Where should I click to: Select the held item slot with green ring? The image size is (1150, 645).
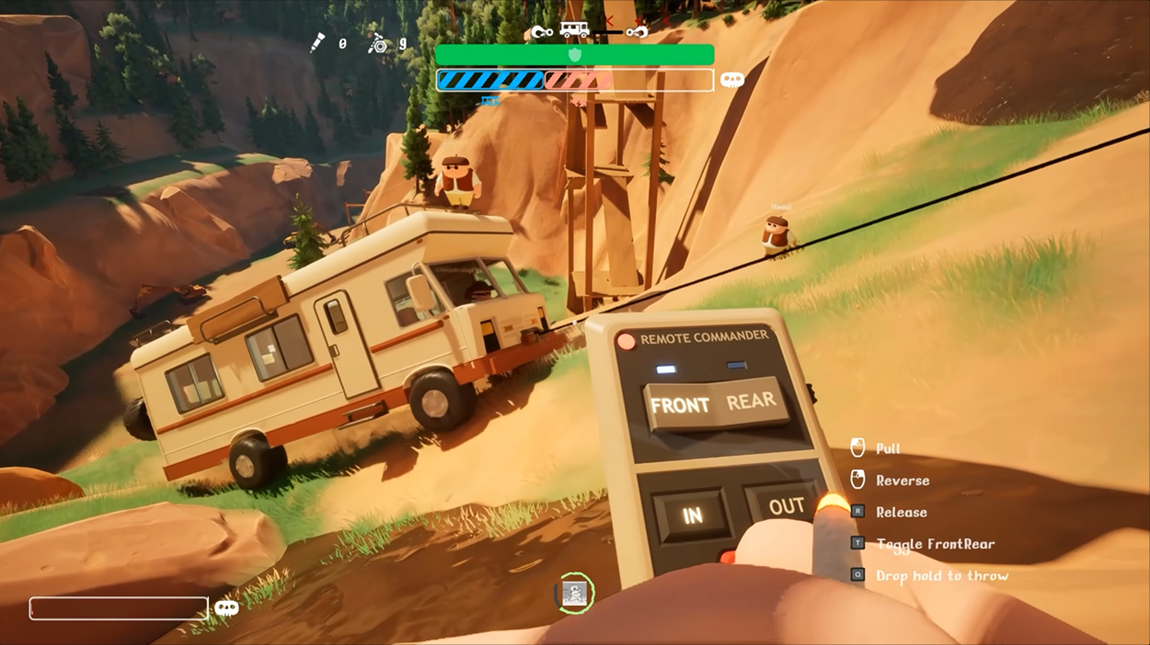(x=574, y=594)
